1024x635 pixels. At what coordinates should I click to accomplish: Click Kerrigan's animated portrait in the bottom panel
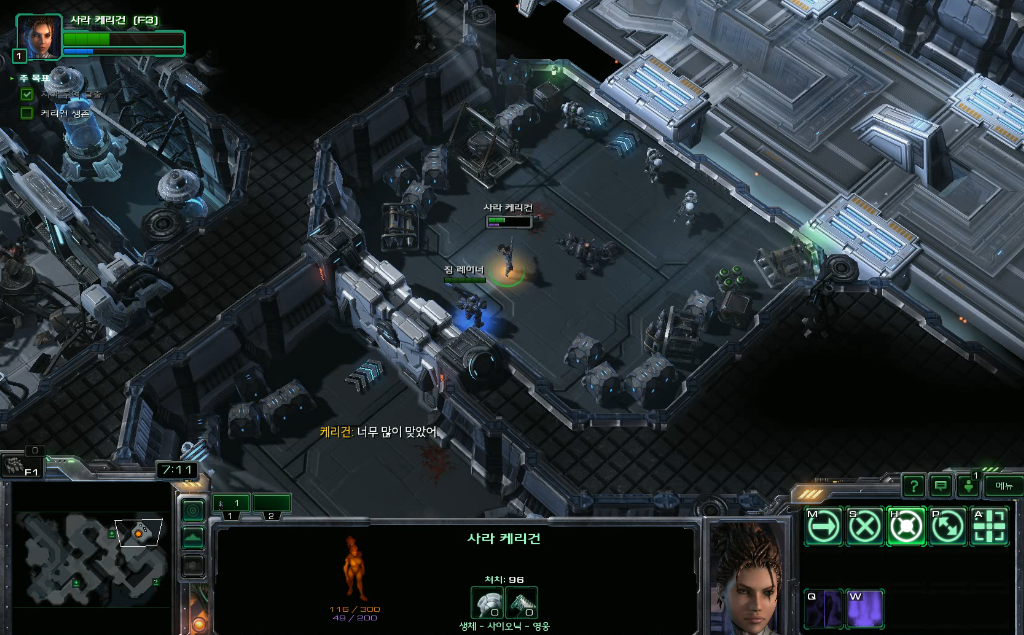747,577
